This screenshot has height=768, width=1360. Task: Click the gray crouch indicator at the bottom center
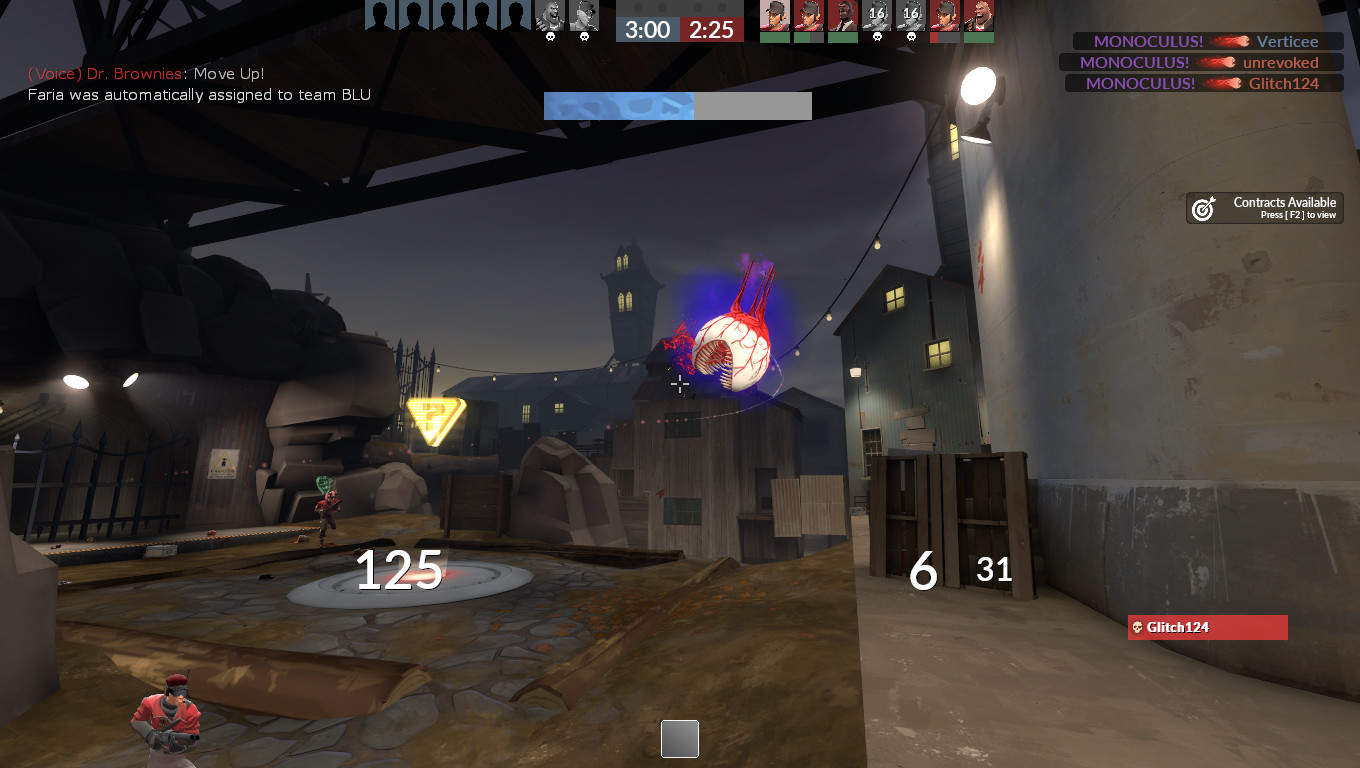tap(679, 739)
